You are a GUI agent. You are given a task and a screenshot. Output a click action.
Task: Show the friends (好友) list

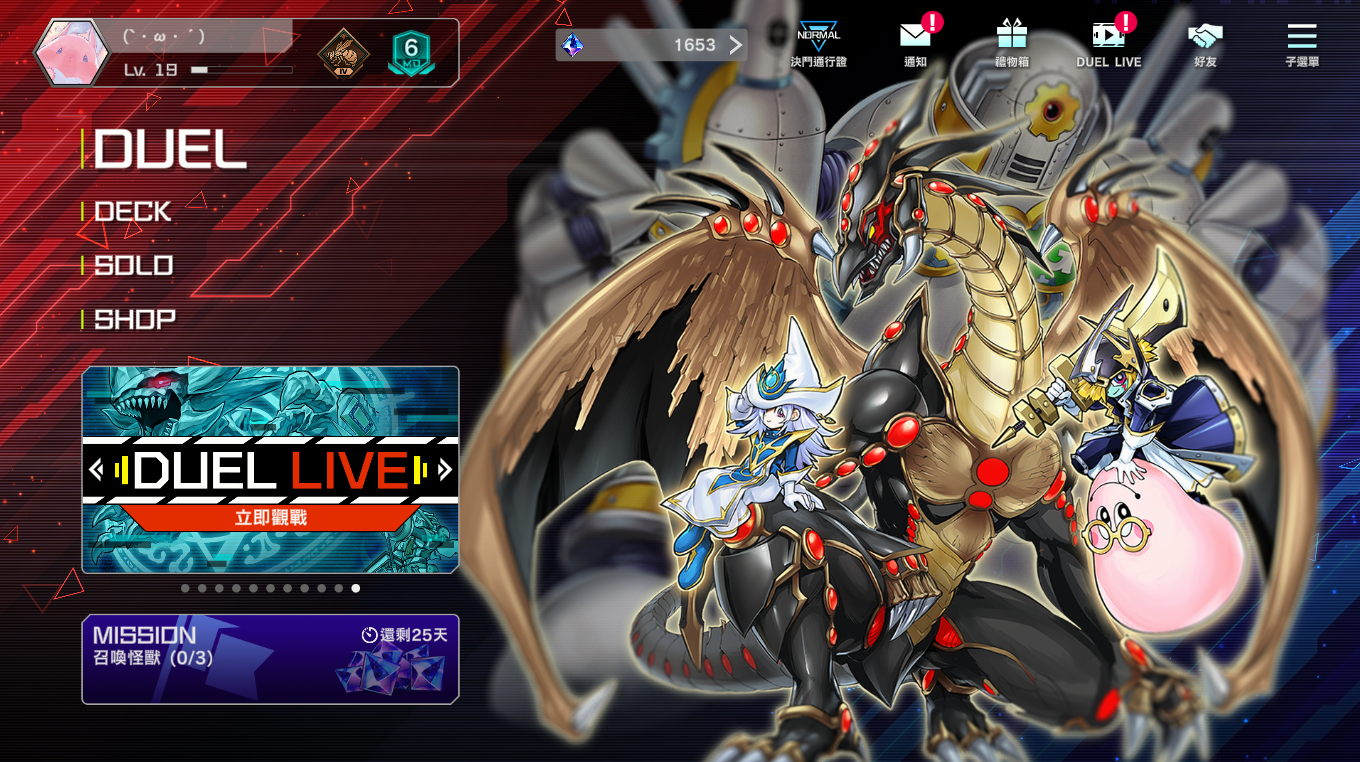tap(1205, 44)
